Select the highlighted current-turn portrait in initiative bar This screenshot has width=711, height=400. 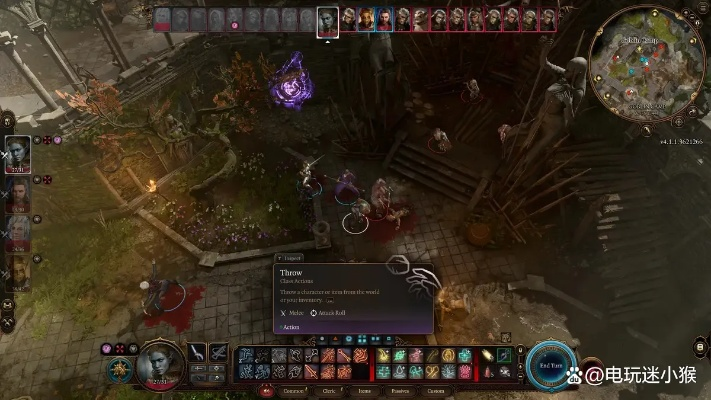(327, 20)
